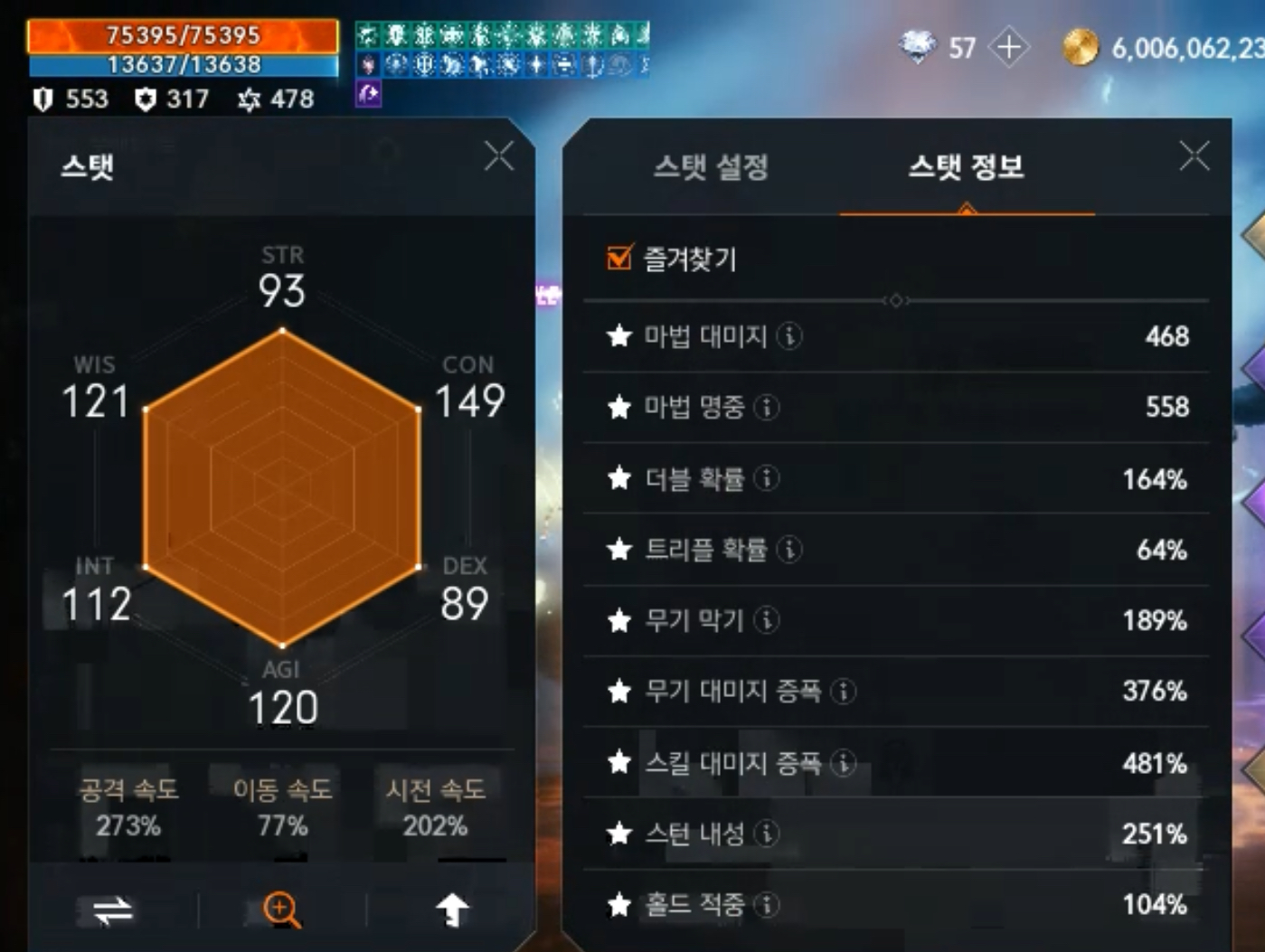Toggle the star next to 마법 명중
Viewport: 1265px width, 952px height.
[x=619, y=408]
